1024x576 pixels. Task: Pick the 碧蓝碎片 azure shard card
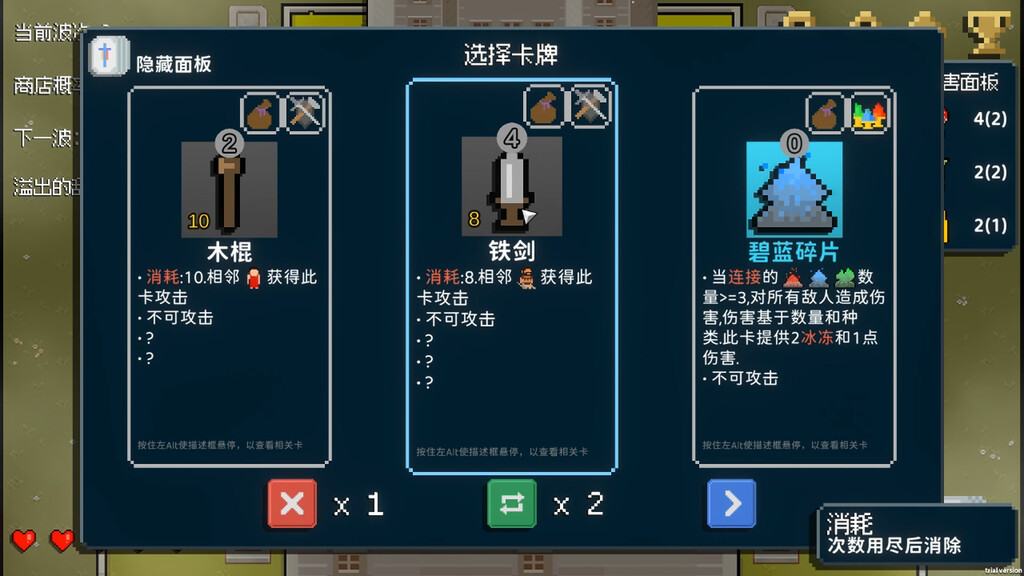(x=794, y=275)
